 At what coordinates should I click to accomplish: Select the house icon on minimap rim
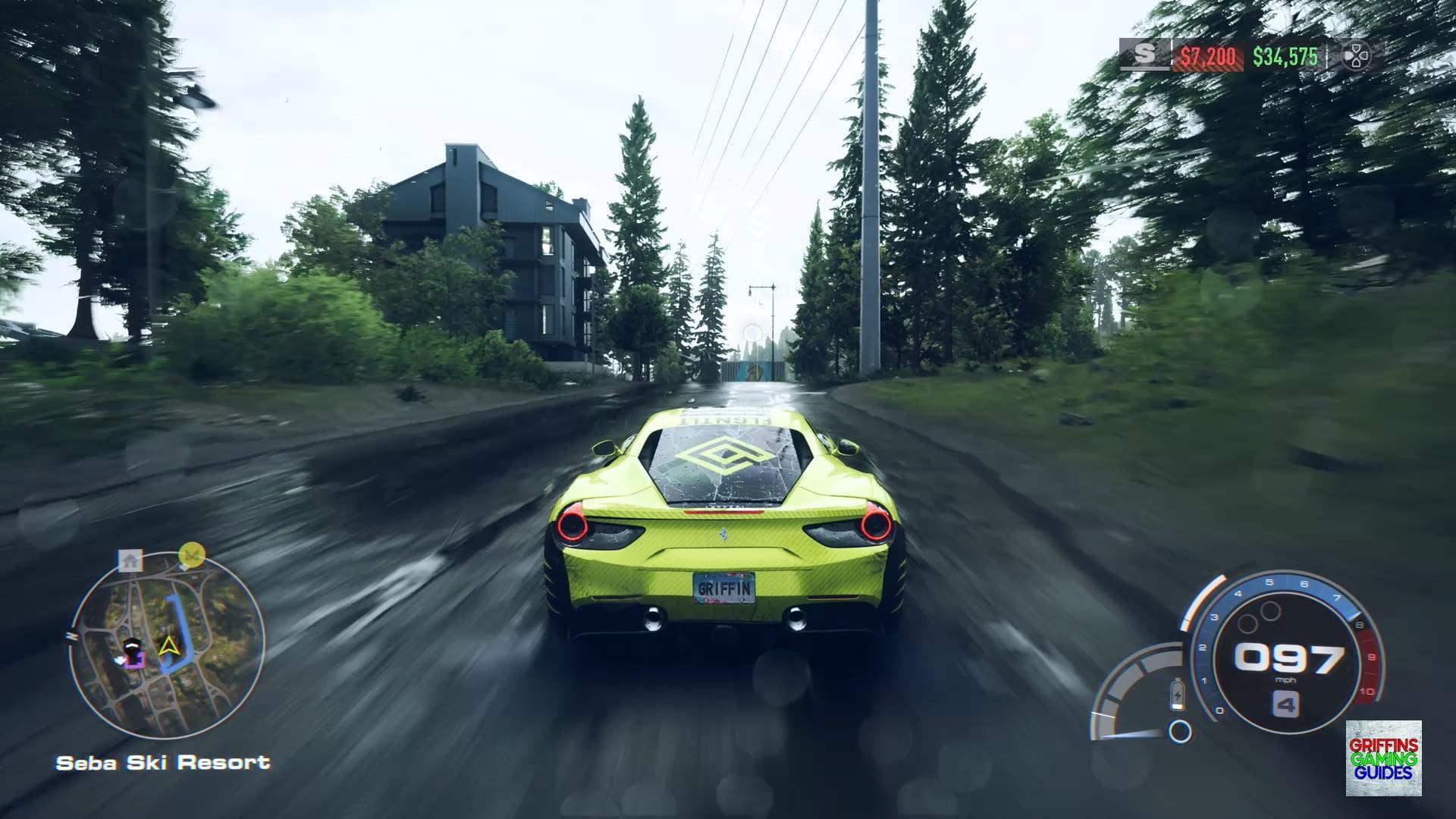[x=130, y=561]
